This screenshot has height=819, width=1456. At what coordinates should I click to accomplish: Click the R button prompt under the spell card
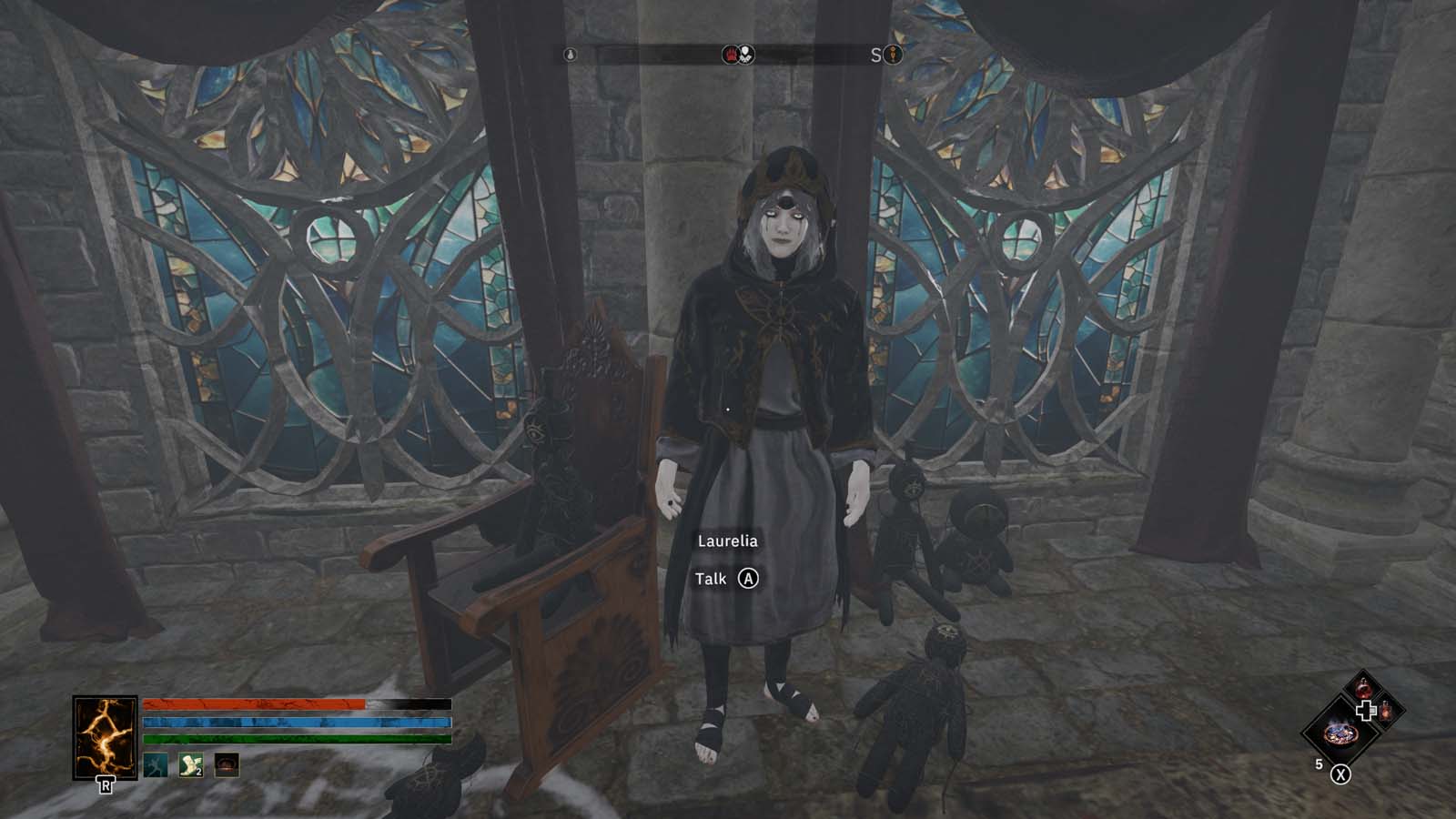106,784
